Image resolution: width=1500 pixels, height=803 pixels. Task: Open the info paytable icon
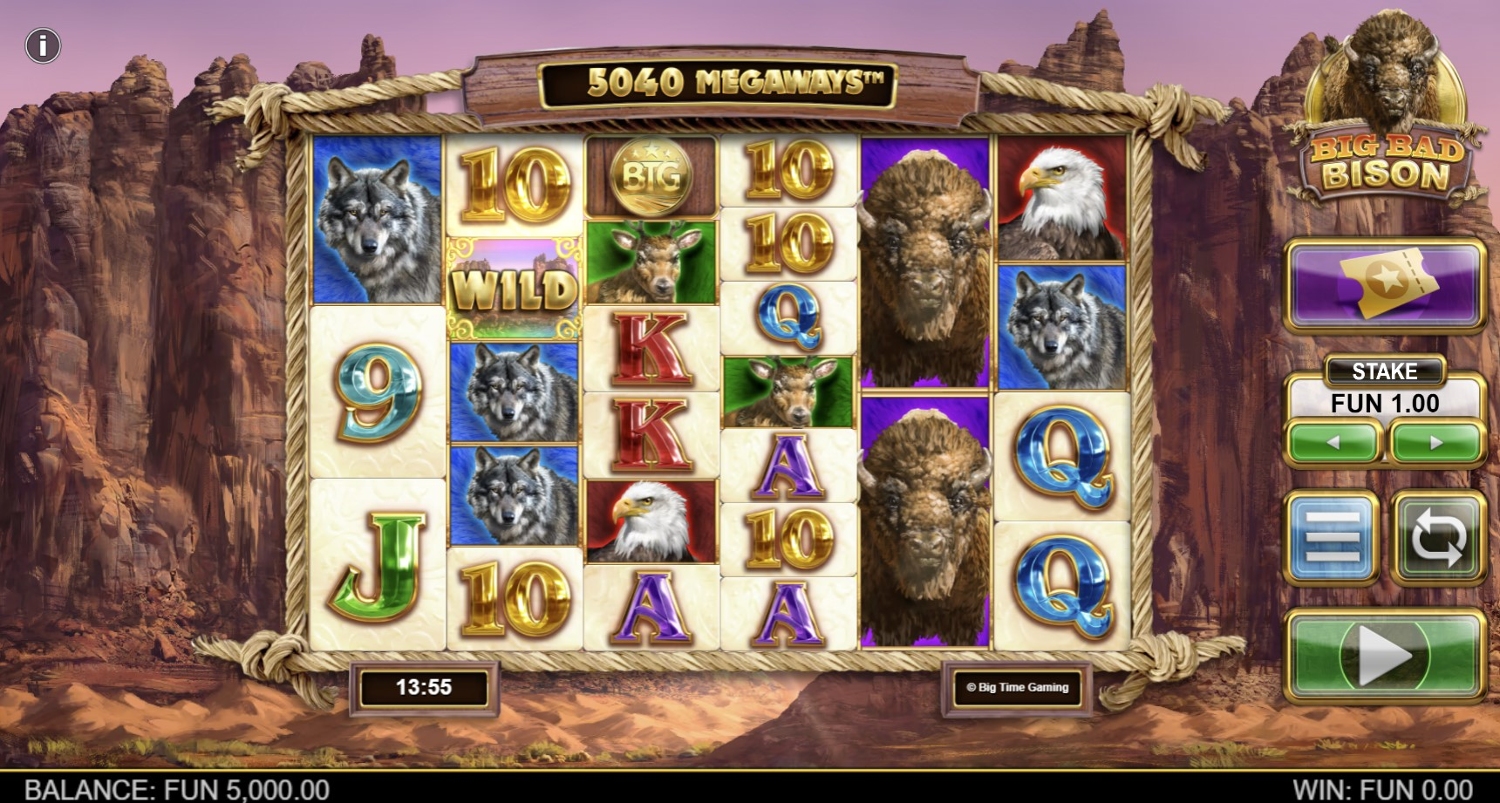pos(43,45)
